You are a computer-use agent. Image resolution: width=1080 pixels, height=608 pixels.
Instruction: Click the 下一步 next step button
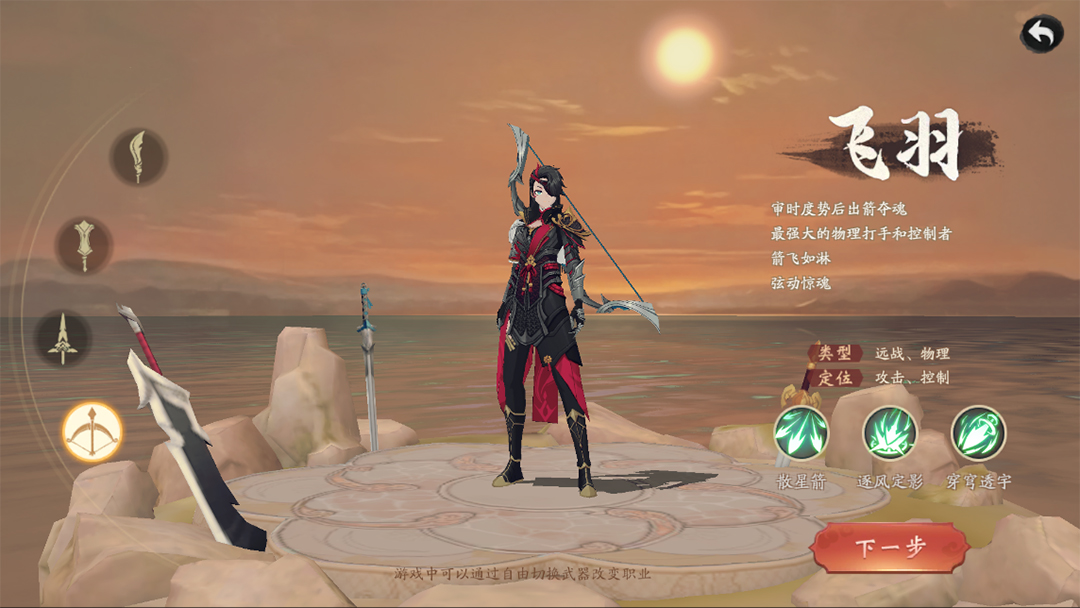coord(890,547)
